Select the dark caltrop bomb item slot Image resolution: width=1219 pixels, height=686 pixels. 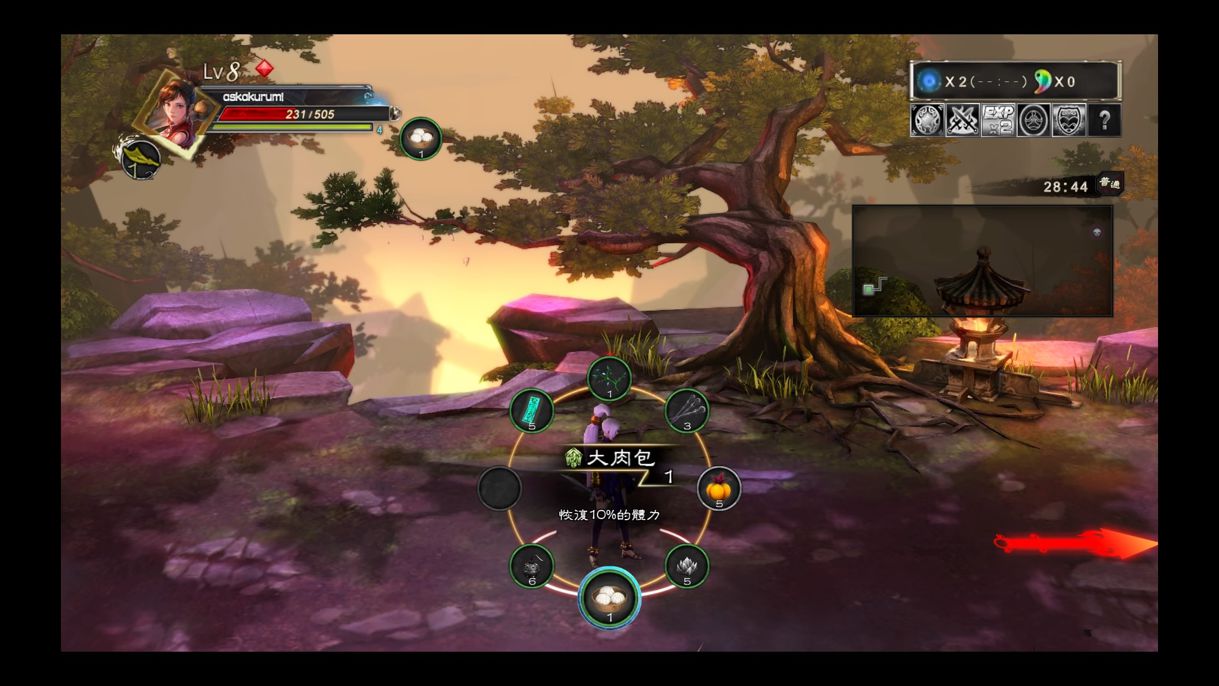531,566
